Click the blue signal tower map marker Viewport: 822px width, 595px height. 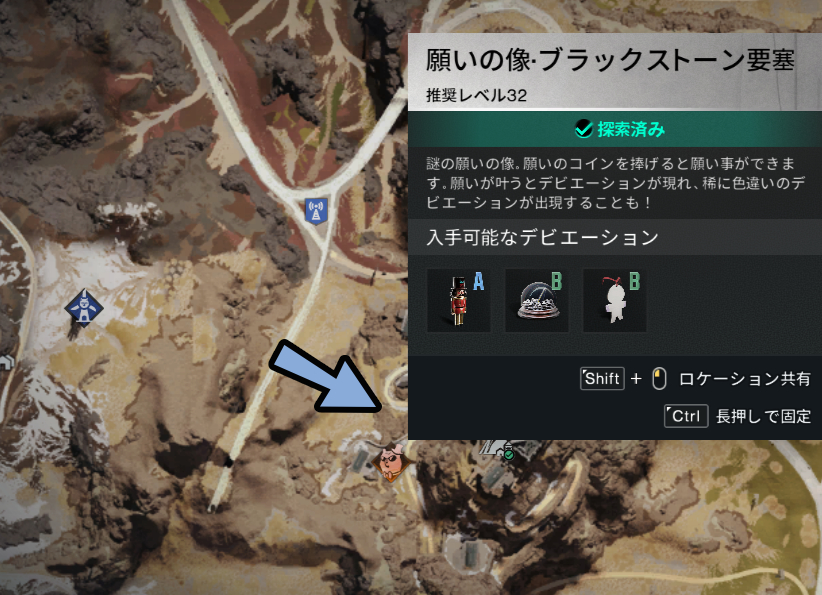point(317,210)
